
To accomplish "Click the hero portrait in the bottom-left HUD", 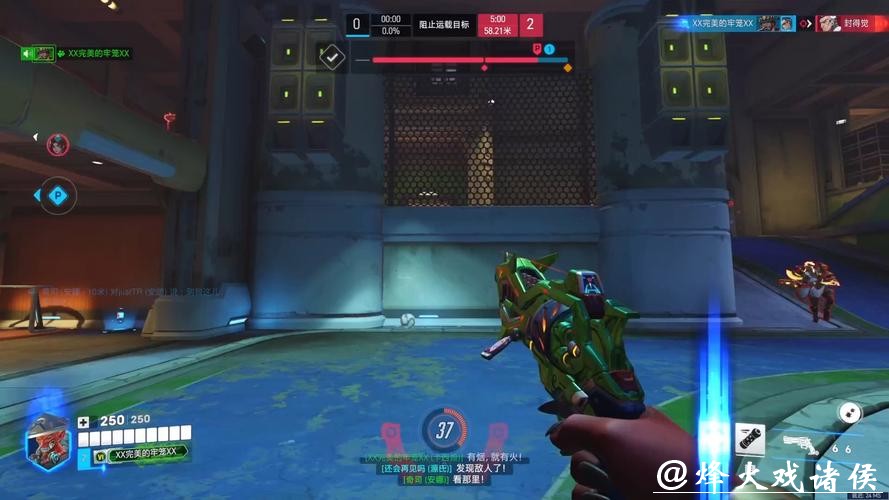I will (x=45, y=440).
